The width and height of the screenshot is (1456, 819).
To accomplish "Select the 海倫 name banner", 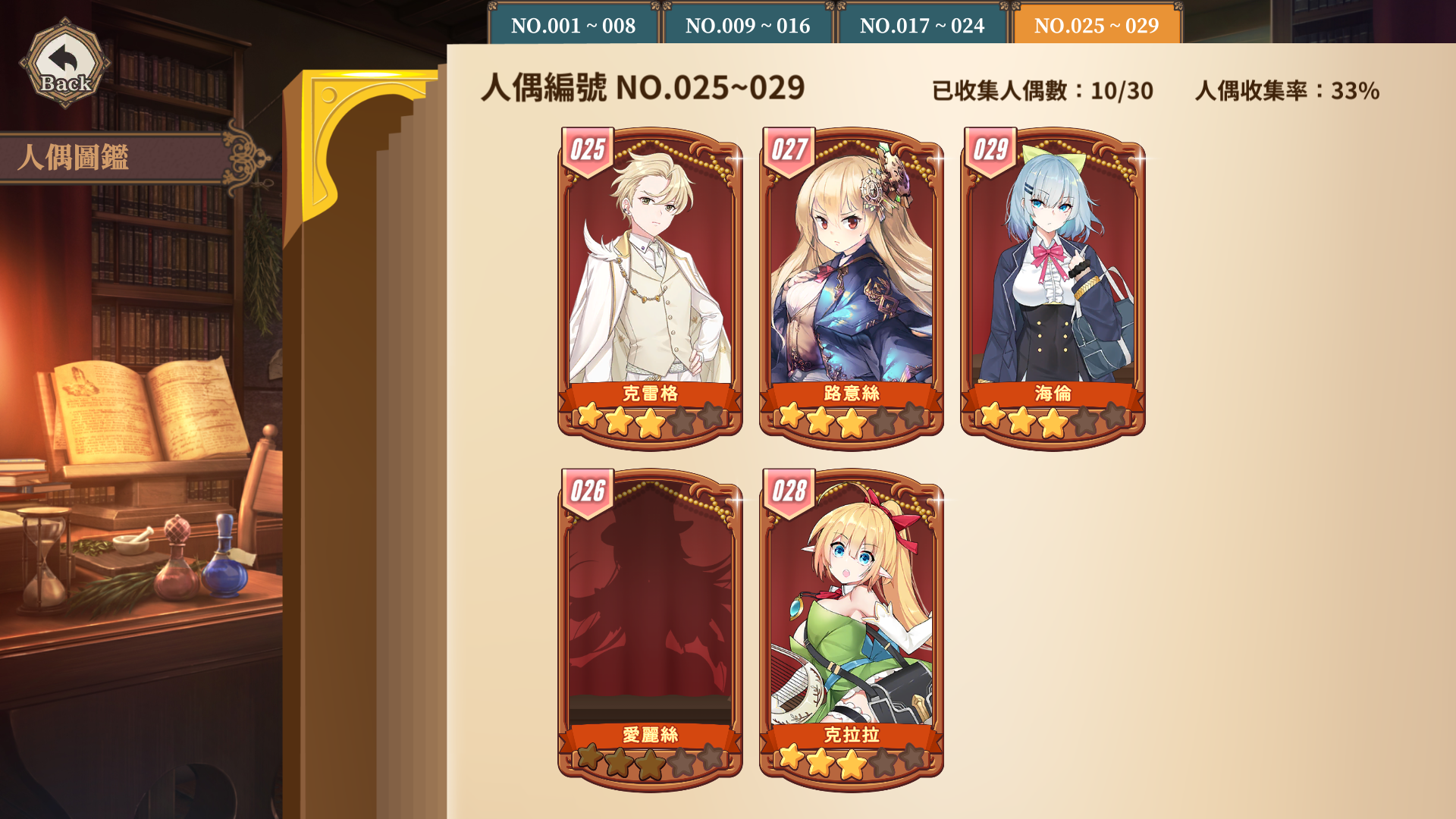I will (x=1053, y=394).
